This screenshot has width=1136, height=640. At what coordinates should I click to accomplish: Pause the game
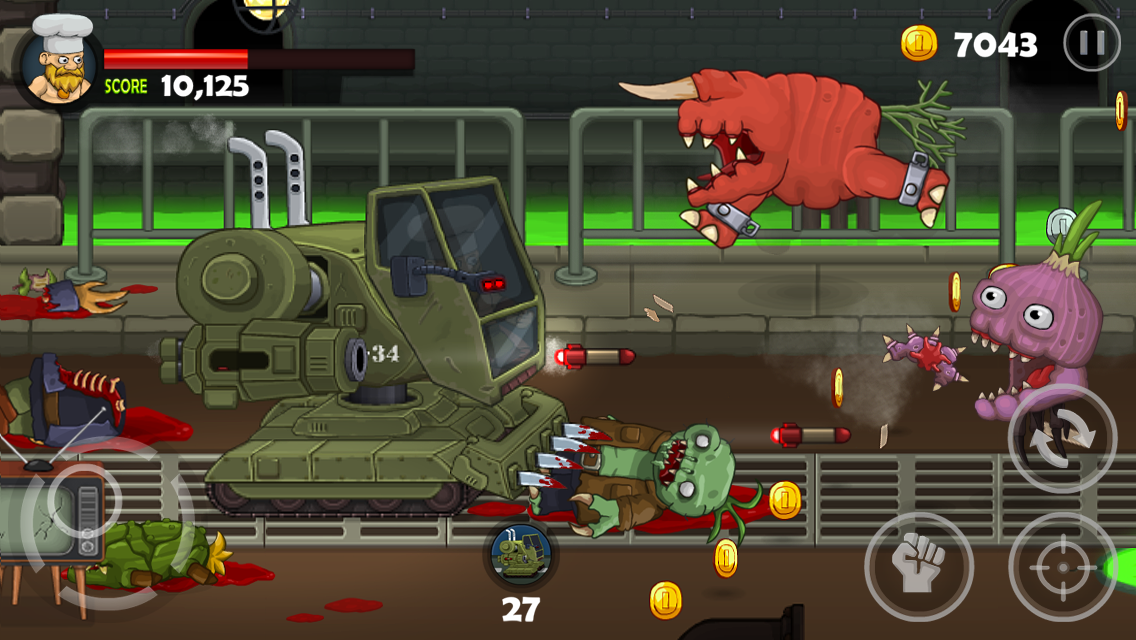[x=1091, y=43]
